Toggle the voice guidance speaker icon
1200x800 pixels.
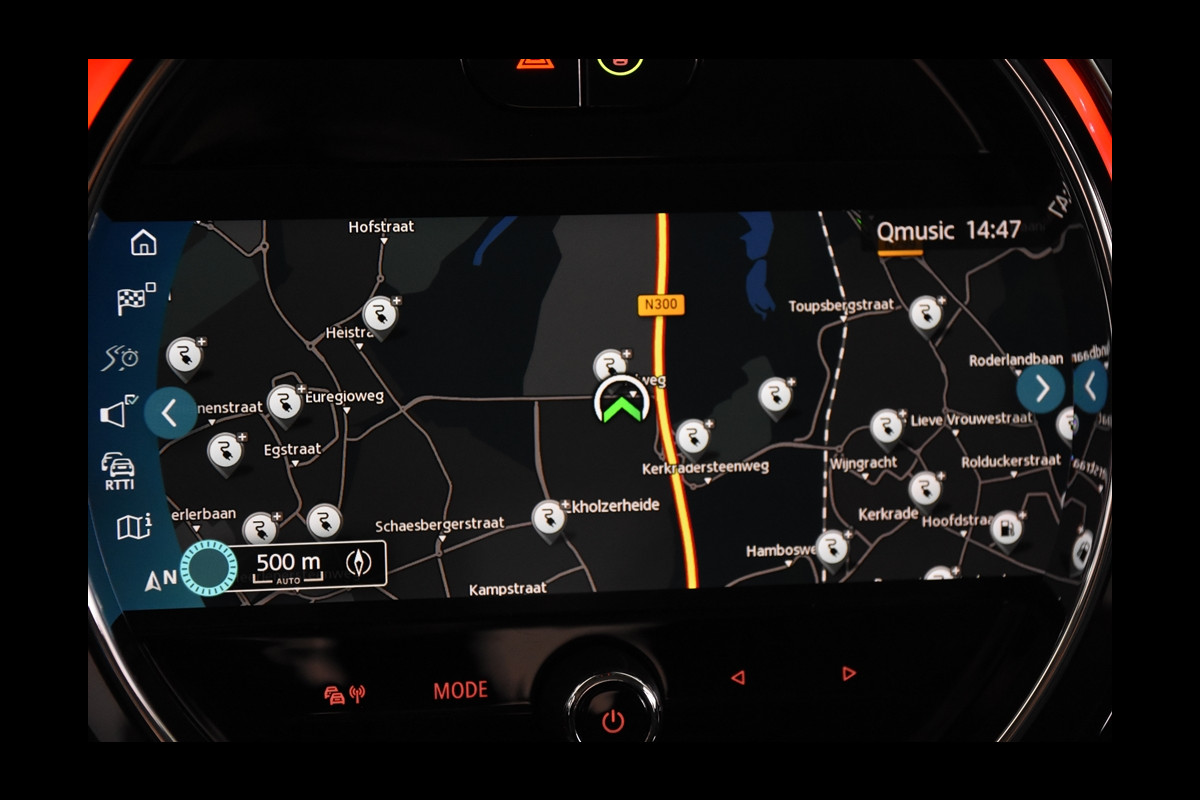118,411
